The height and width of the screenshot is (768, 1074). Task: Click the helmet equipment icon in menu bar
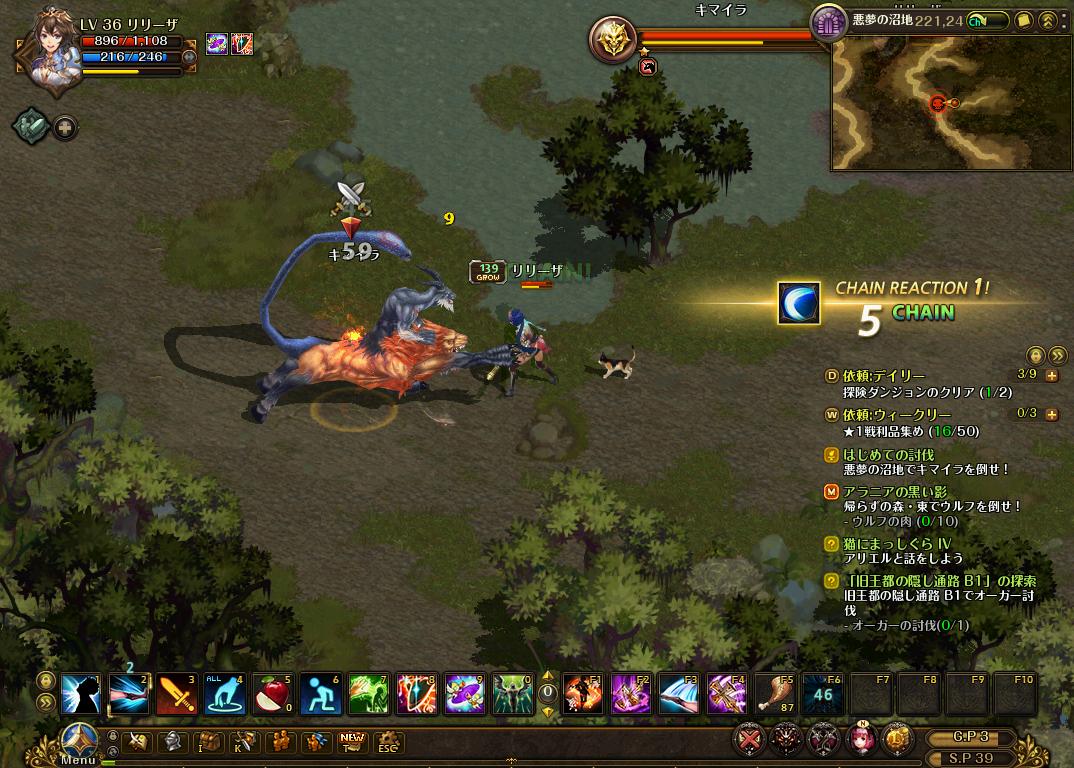point(173,742)
